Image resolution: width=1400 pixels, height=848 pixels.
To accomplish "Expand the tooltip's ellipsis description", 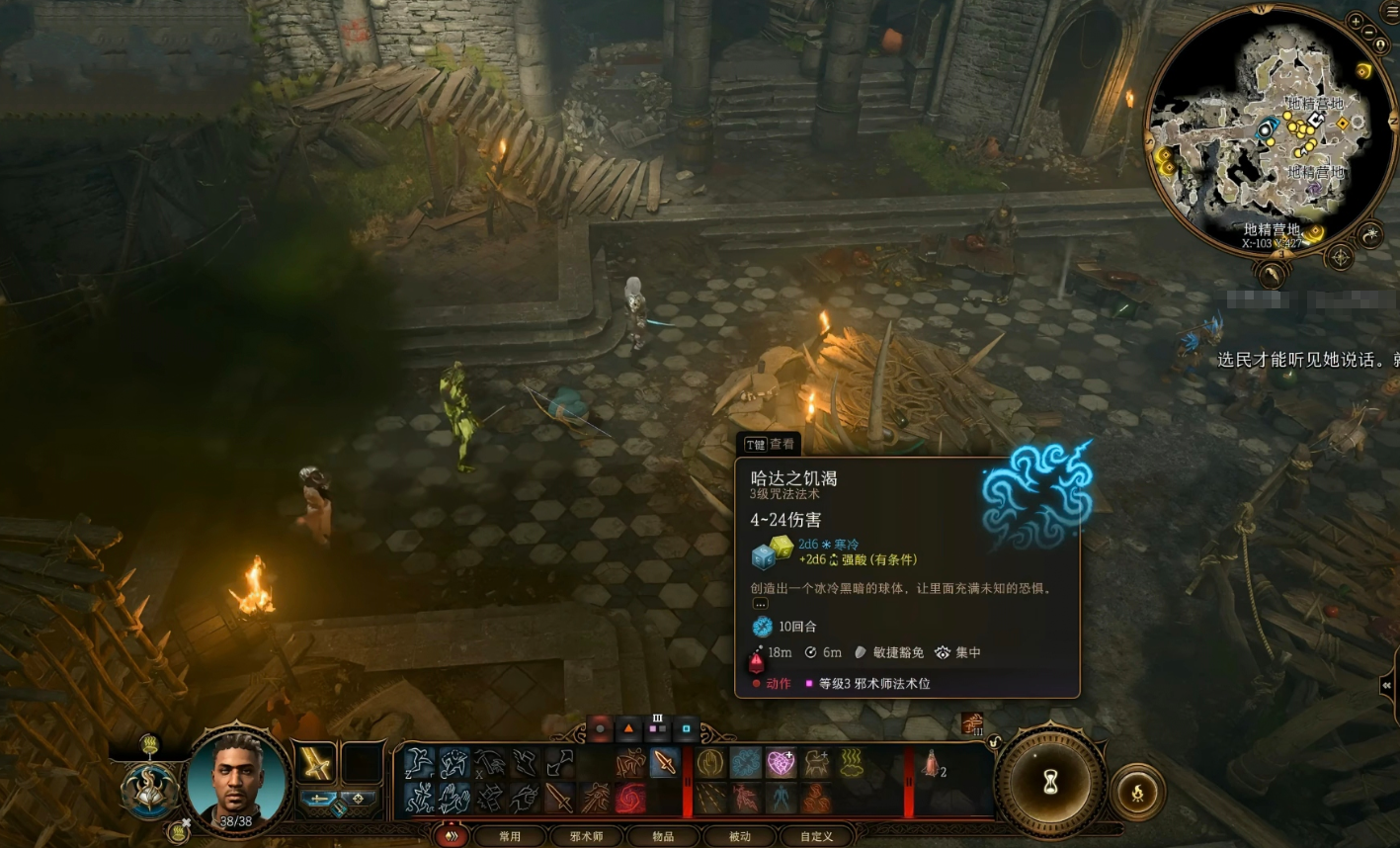I will pyautogui.click(x=760, y=603).
